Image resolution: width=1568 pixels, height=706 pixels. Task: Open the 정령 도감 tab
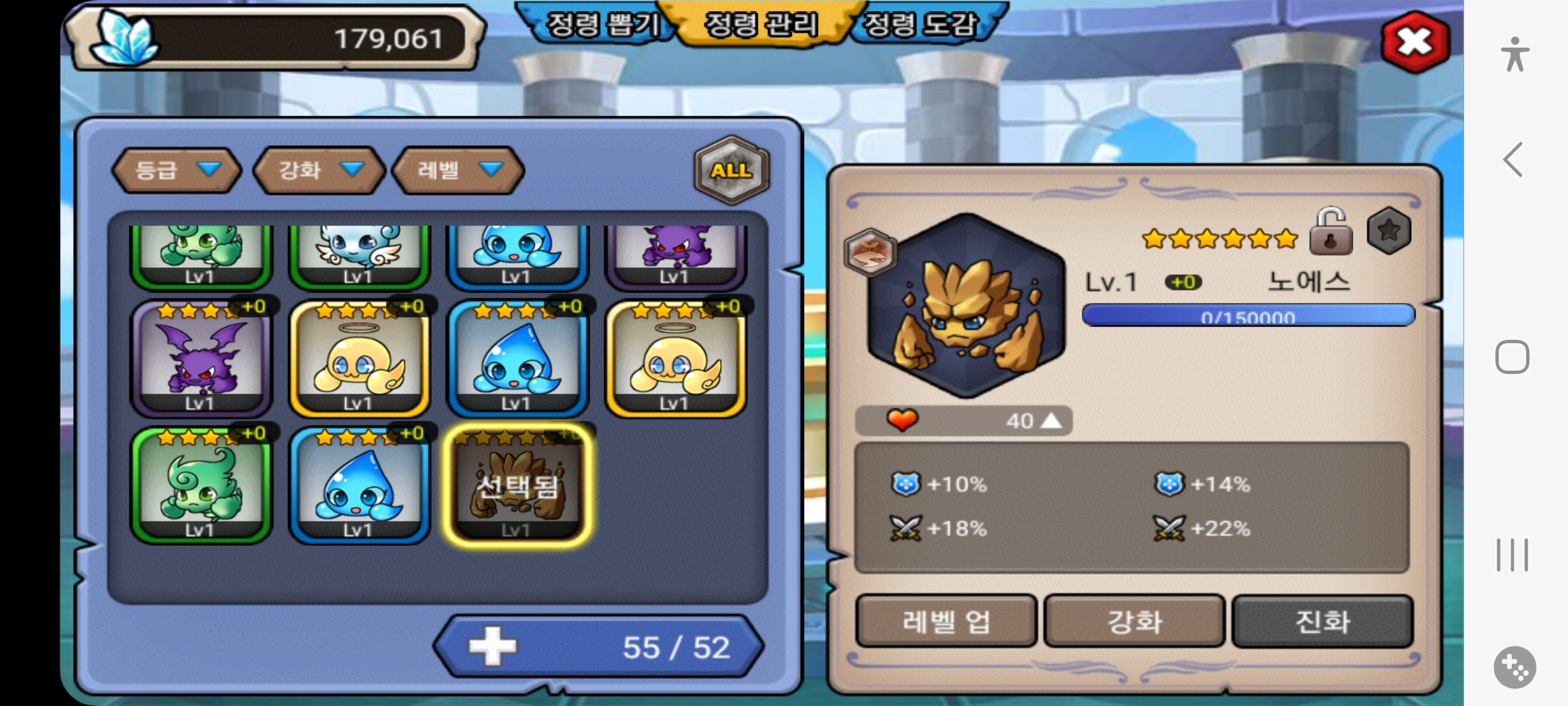[x=921, y=25]
